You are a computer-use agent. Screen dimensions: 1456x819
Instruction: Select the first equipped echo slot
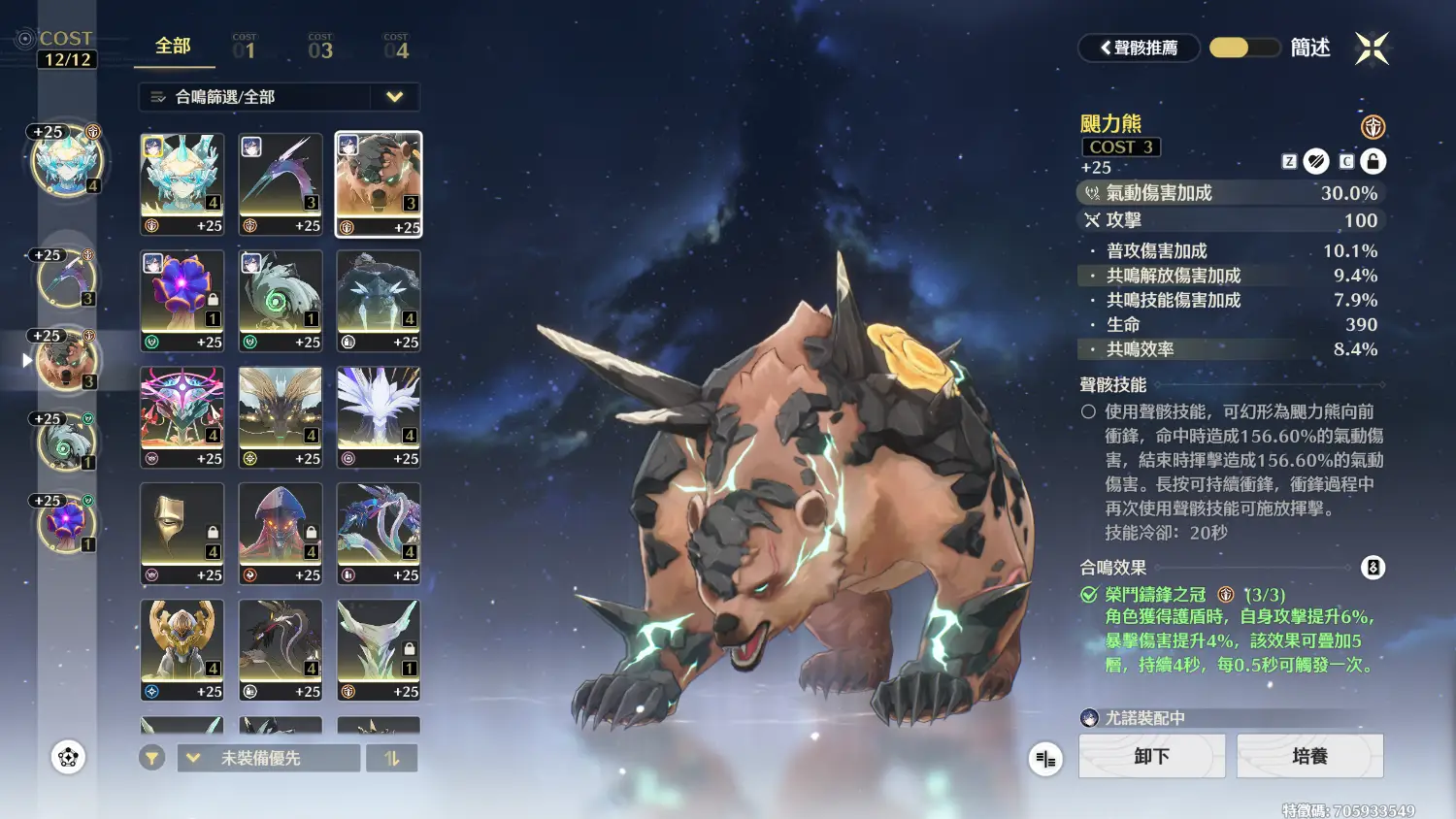[66, 161]
